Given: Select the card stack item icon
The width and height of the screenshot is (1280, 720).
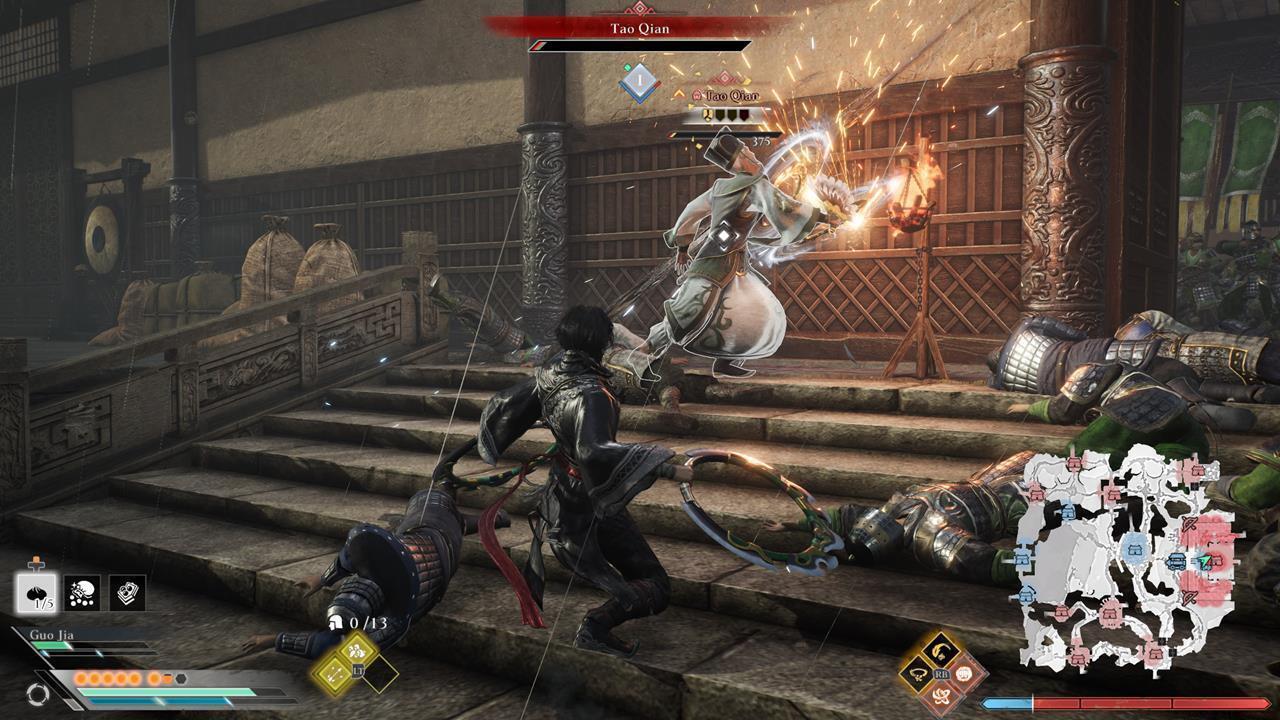Looking at the screenshot, I should pyautogui.click(x=126, y=593).
